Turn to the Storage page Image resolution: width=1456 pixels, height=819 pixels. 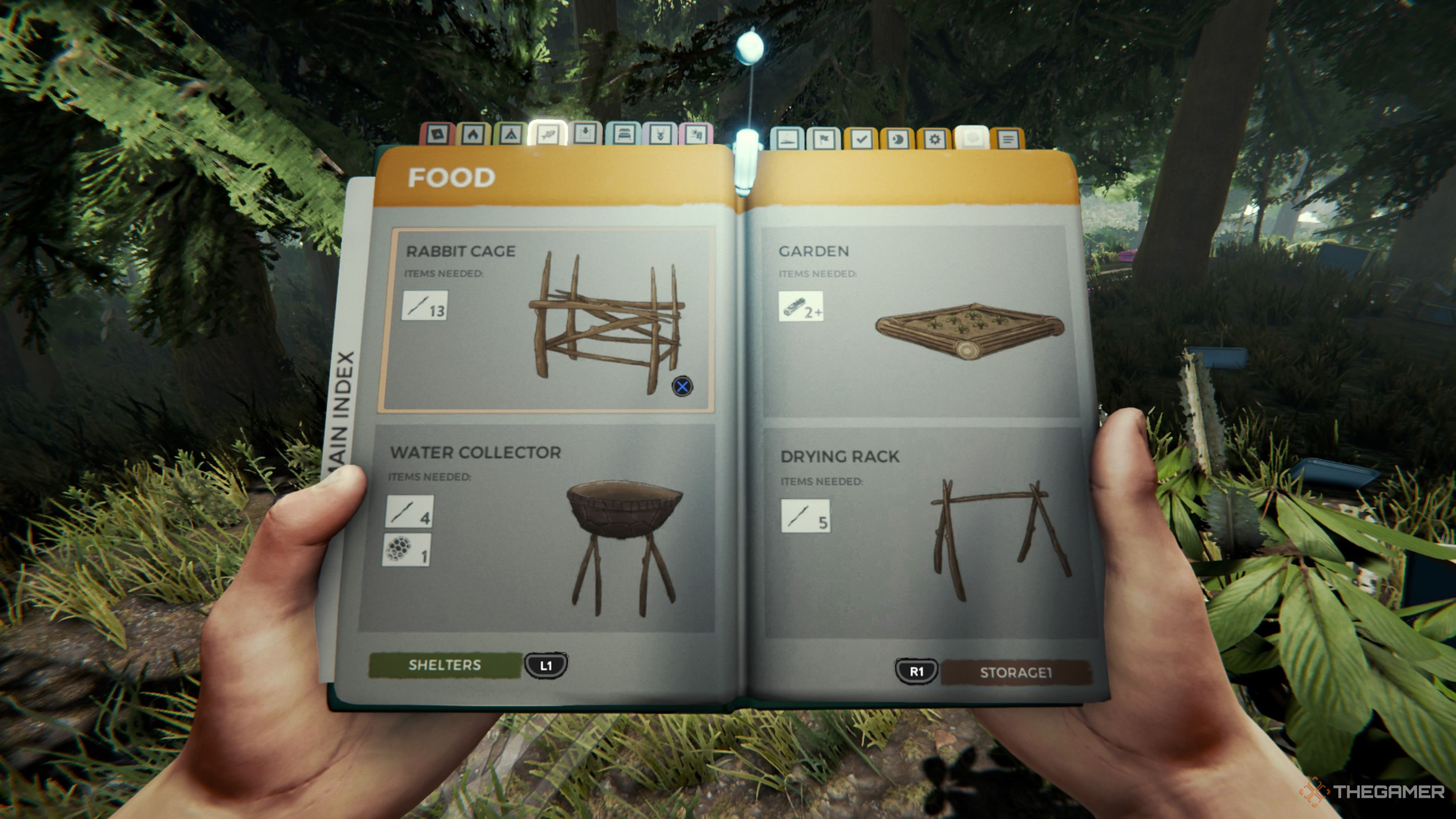coord(1015,673)
